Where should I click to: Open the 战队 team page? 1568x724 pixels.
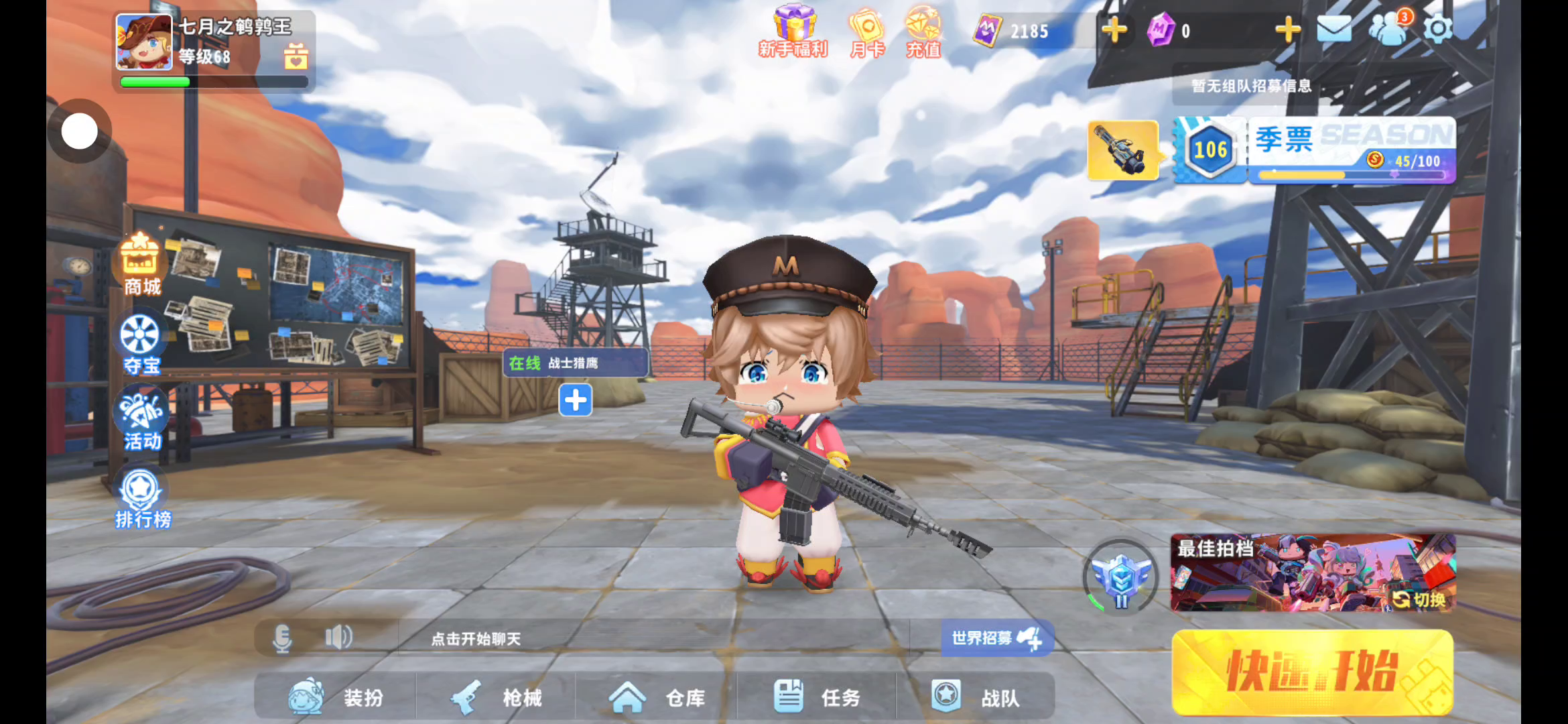(976, 697)
